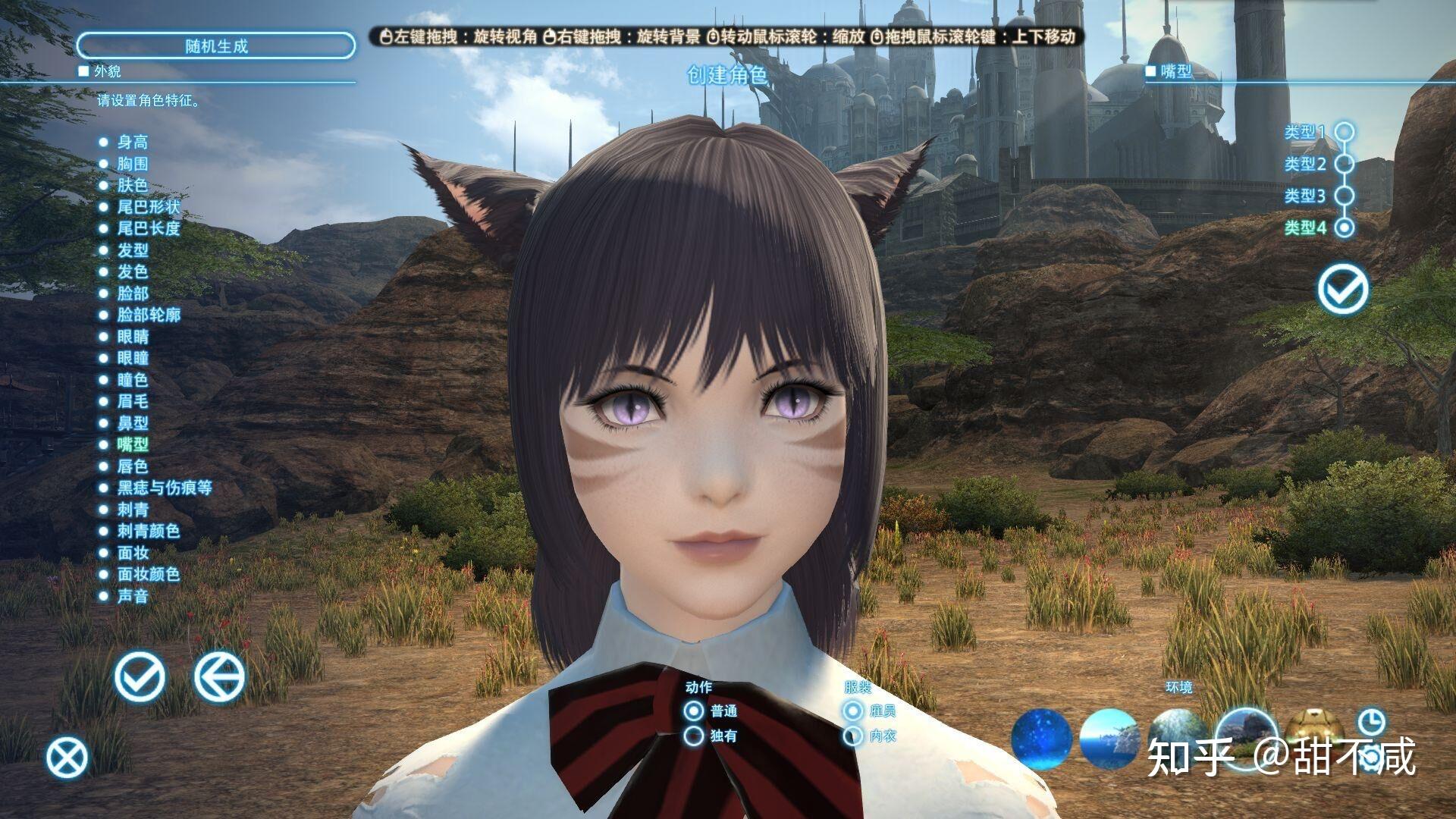Select the 声音 voice entry
The height and width of the screenshot is (819, 1456).
[x=132, y=596]
